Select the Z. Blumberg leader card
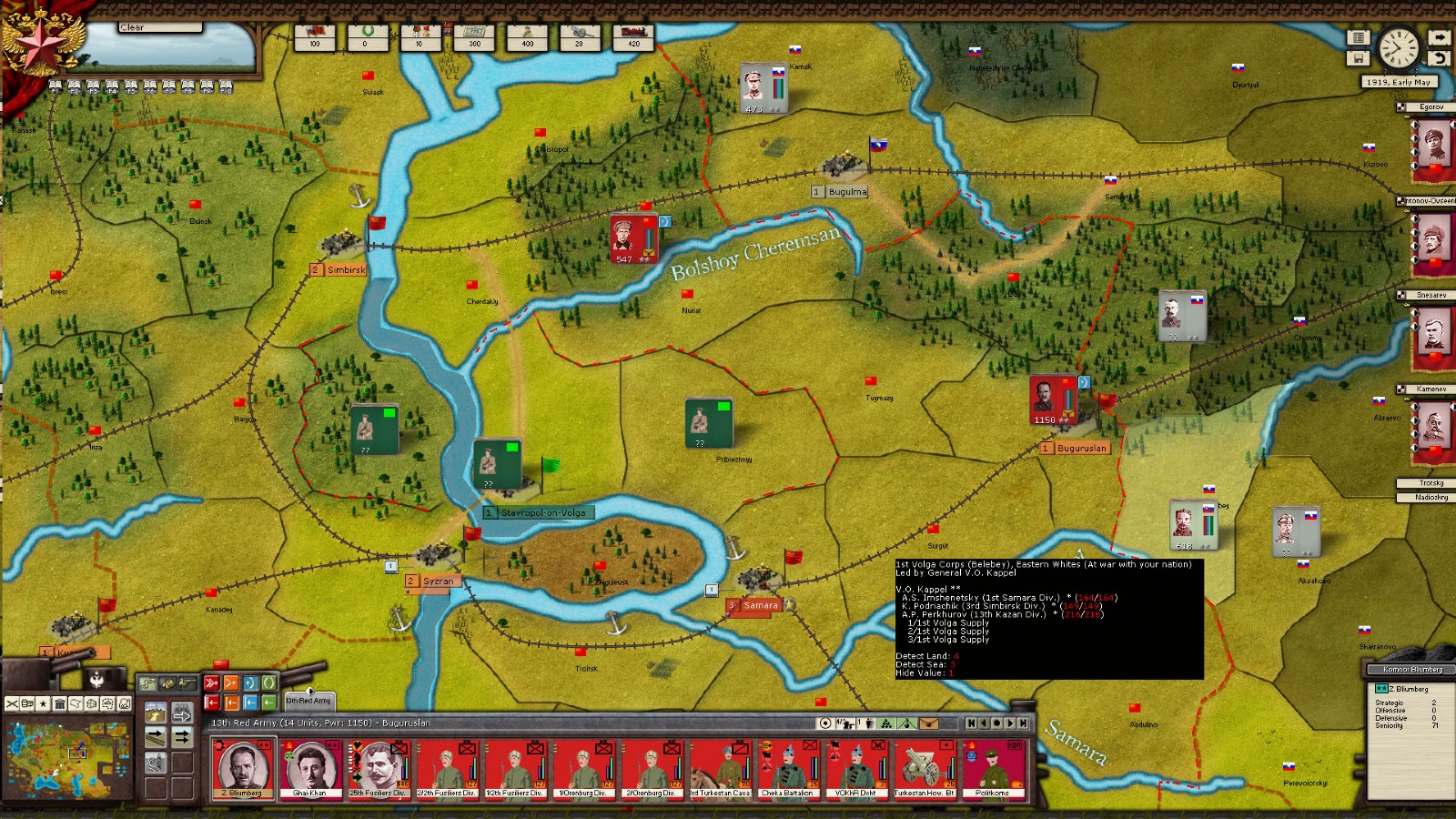 pyautogui.click(x=242, y=769)
